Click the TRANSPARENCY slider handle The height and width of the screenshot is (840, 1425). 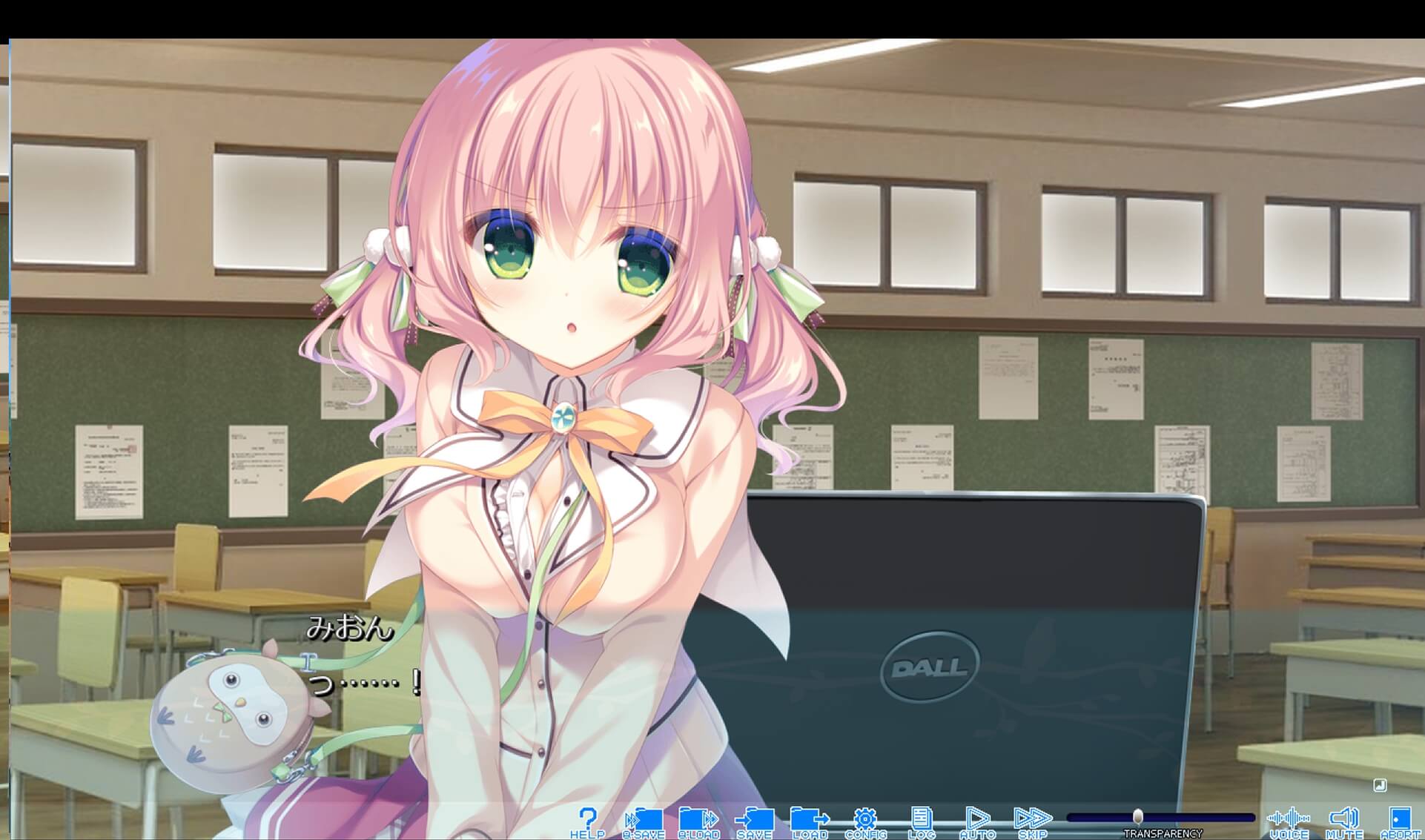pos(1139,816)
